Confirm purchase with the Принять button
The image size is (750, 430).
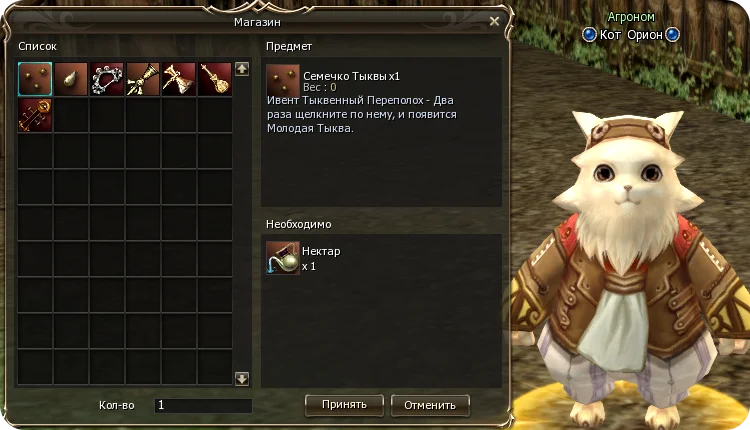344,405
